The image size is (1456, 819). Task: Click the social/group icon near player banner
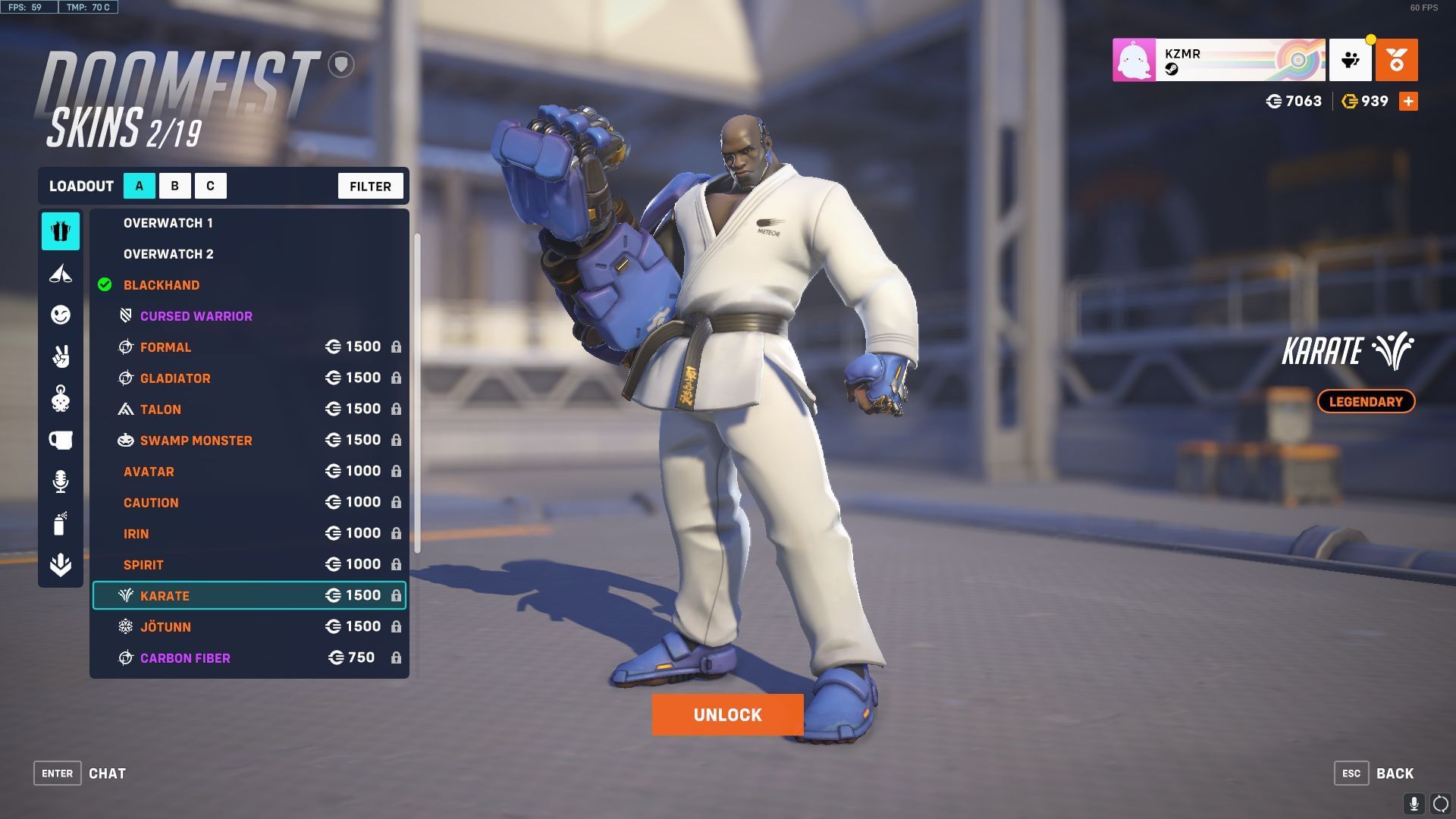[x=1351, y=60]
